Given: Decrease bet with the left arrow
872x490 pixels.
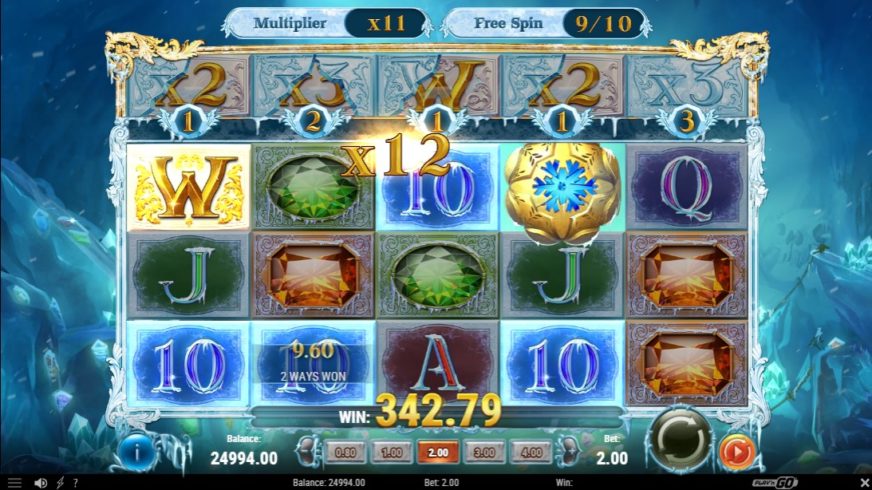Looking at the screenshot, I should click(x=309, y=451).
